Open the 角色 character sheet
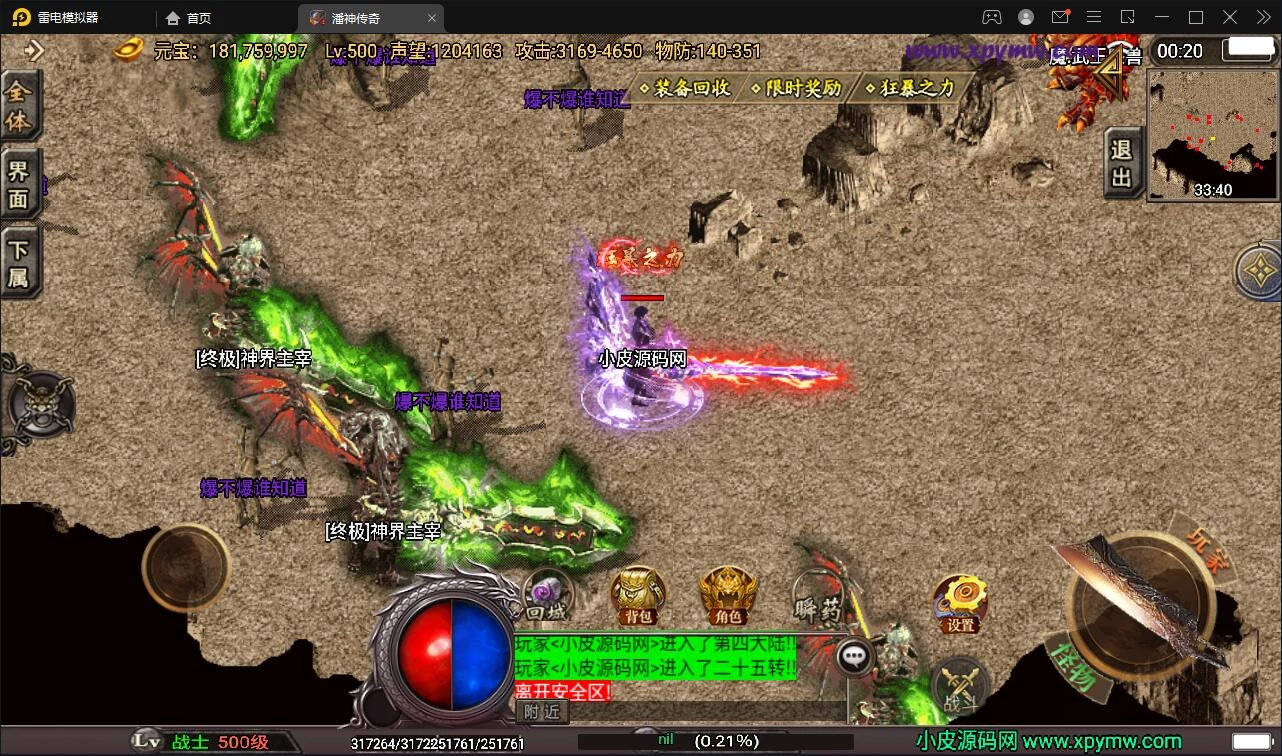The height and width of the screenshot is (756, 1282). [x=728, y=596]
